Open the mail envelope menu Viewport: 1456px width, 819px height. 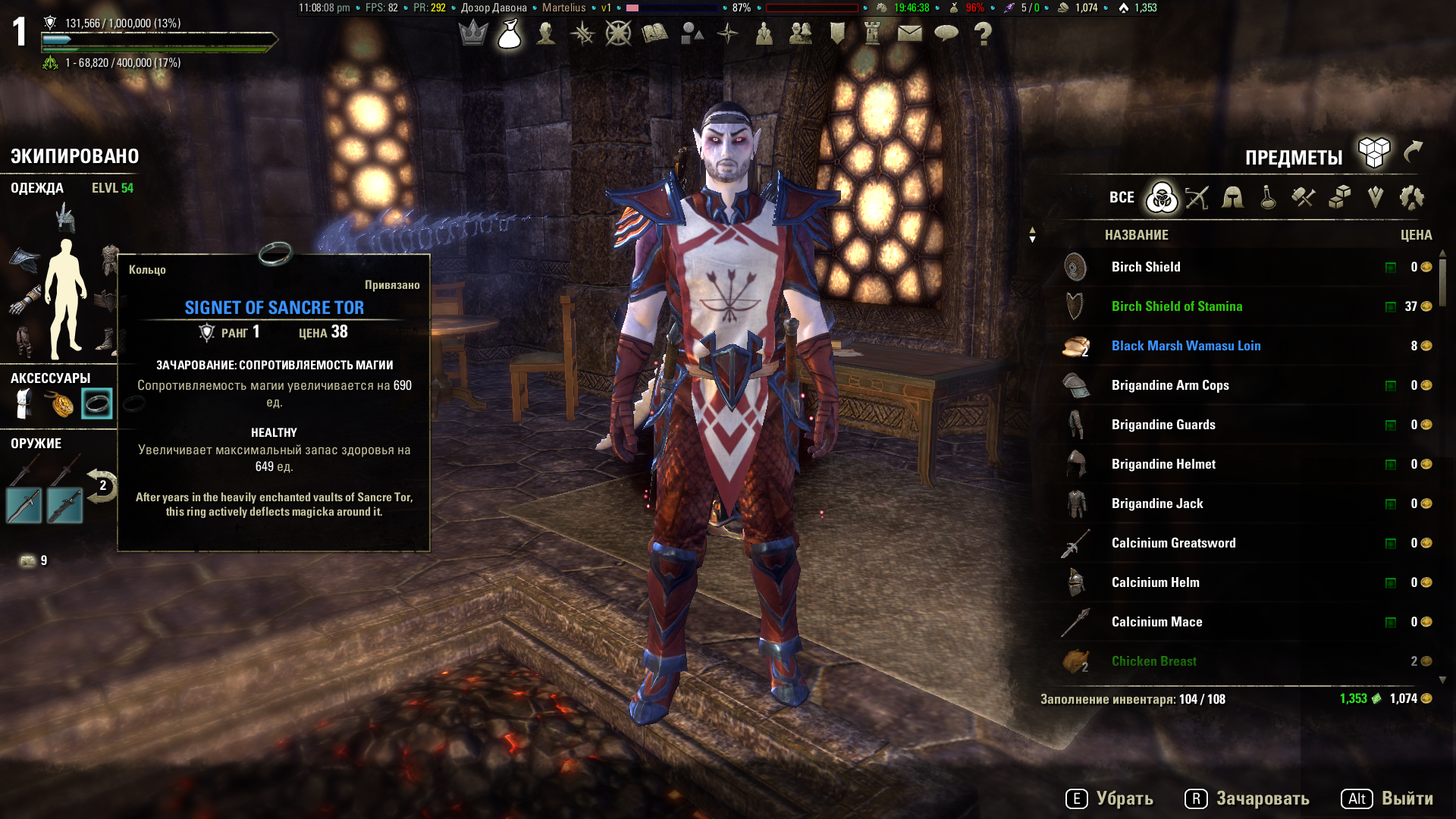[909, 33]
